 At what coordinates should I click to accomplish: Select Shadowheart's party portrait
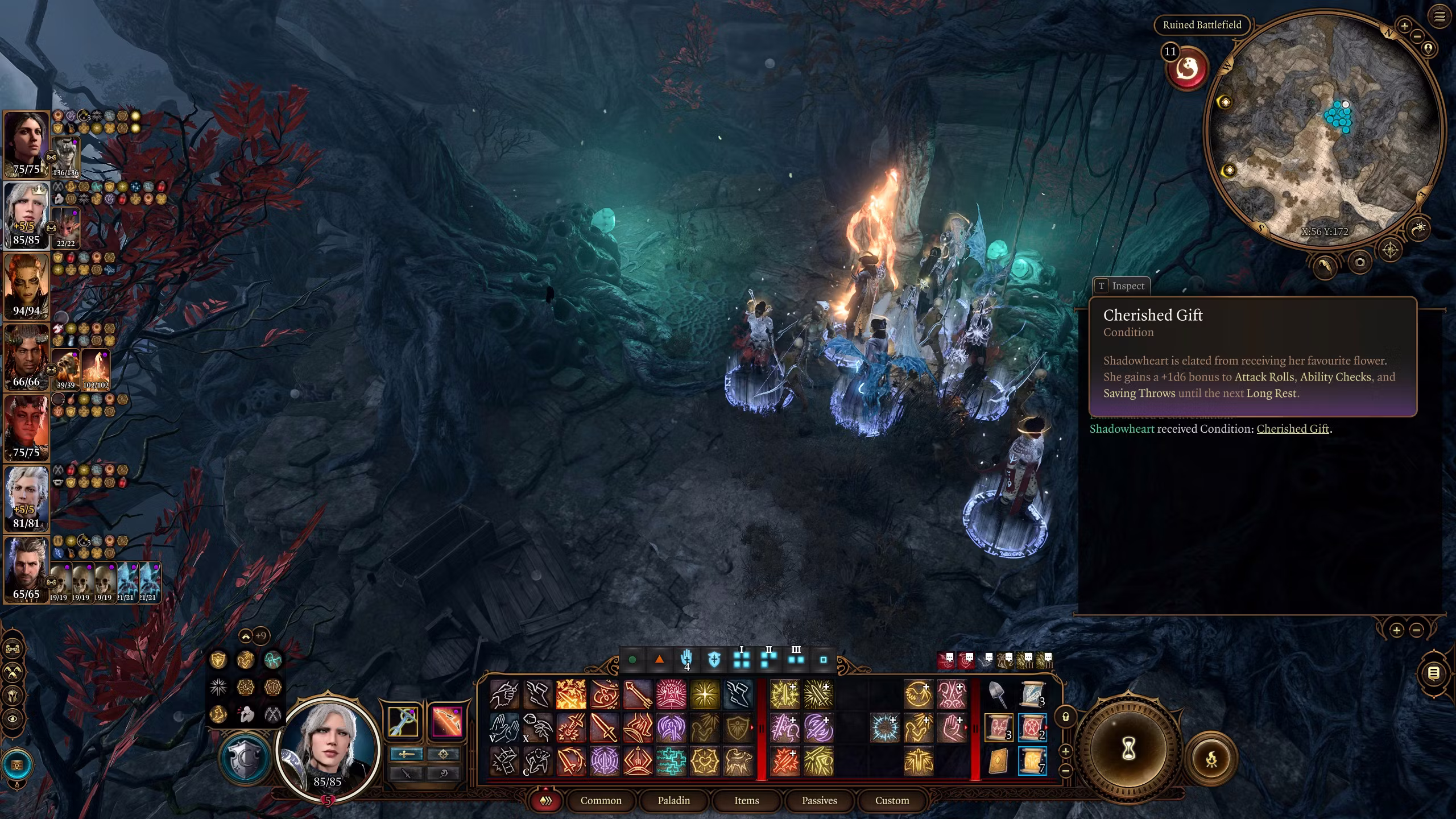point(26,144)
